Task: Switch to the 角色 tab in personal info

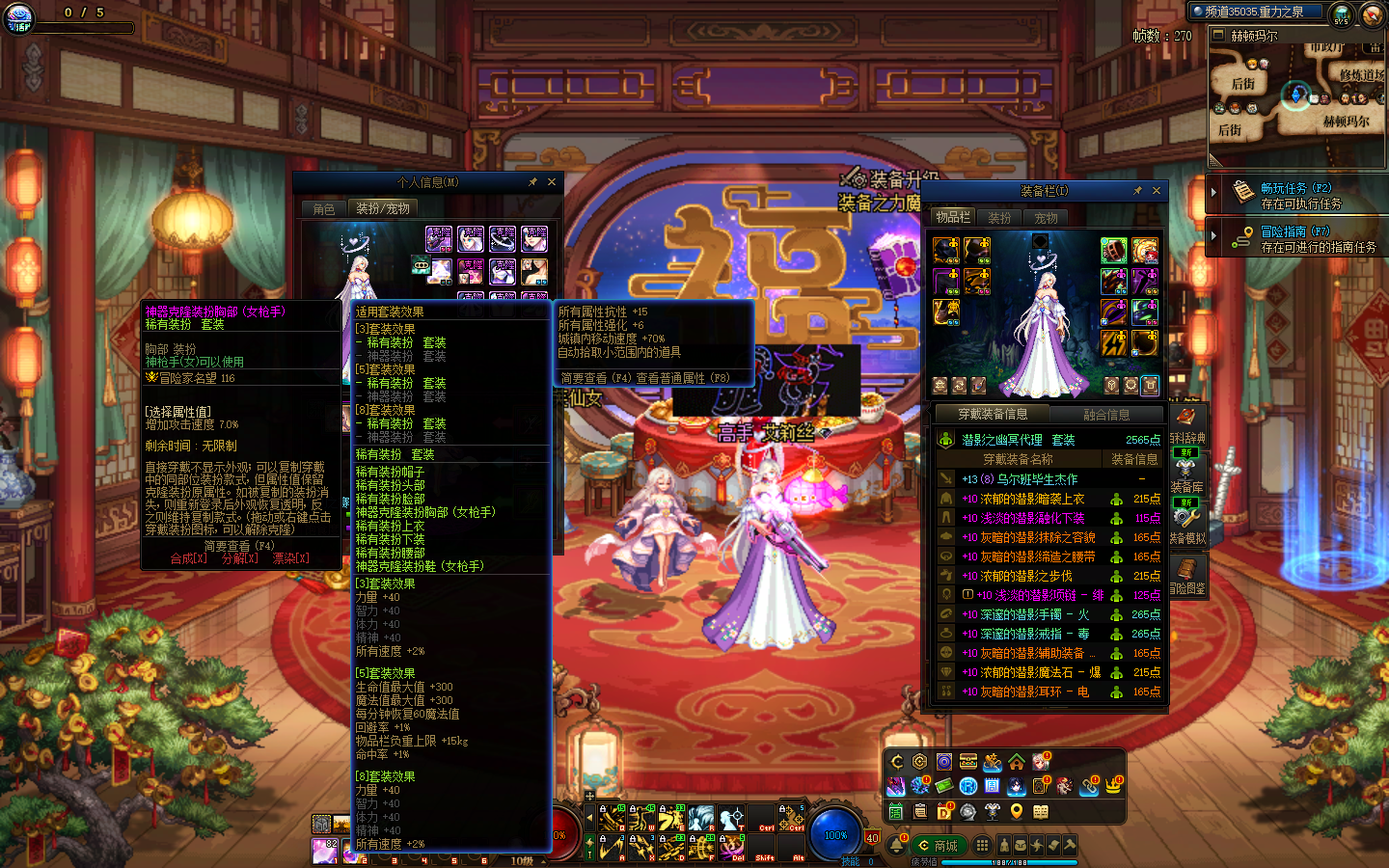Action: pyautogui.click(x=324, y=208)
